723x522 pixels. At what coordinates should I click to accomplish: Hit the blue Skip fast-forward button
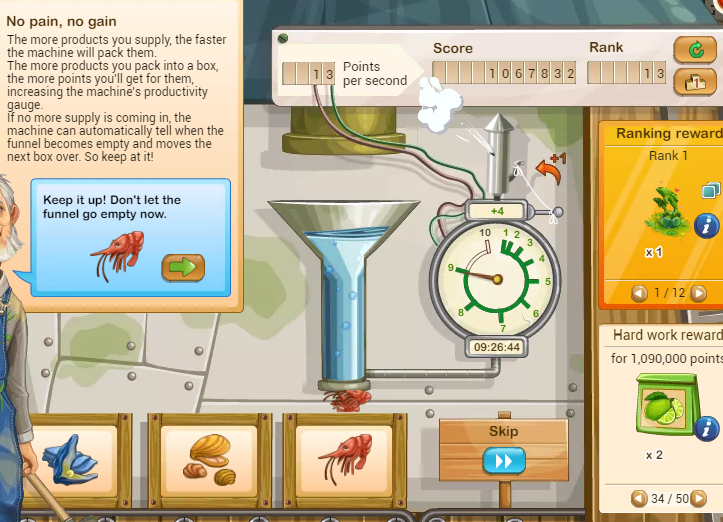click(503, 461)
